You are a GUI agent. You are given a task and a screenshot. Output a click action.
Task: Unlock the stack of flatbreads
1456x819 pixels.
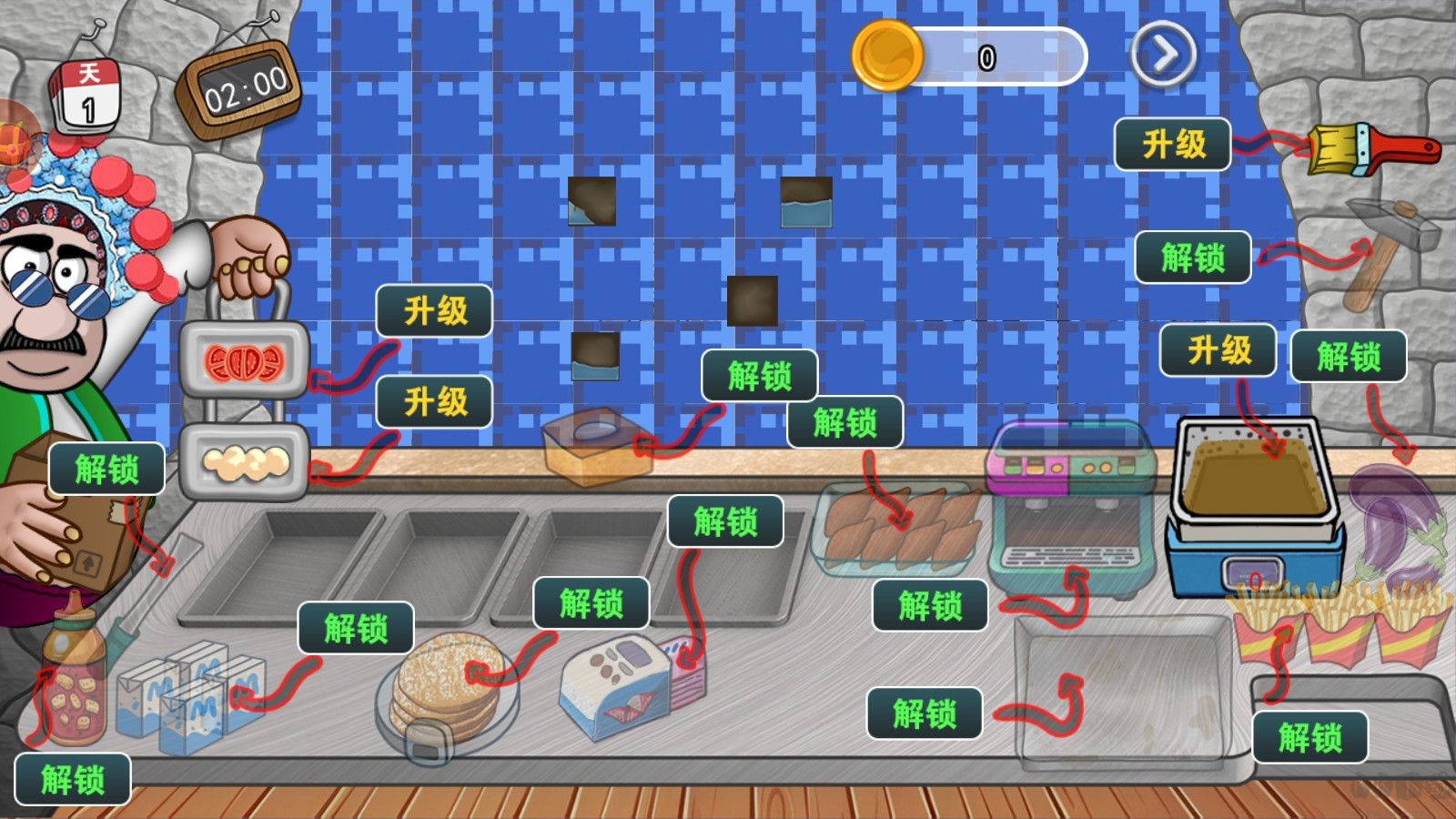point(591,602)
